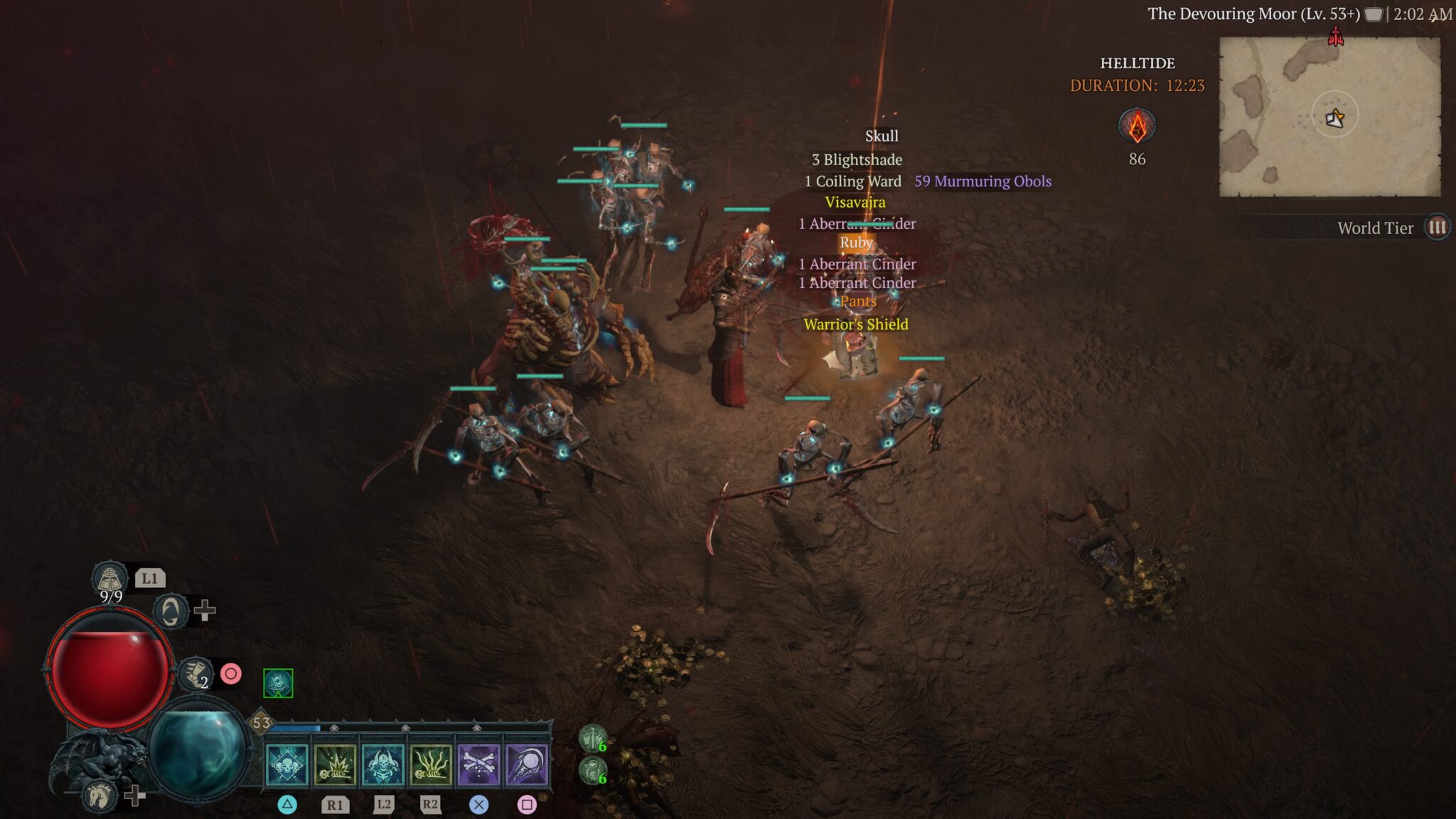The image size is (1456, 819).
Task: Click the player marker on the minimap
Action: click(x=1334, y=121)
